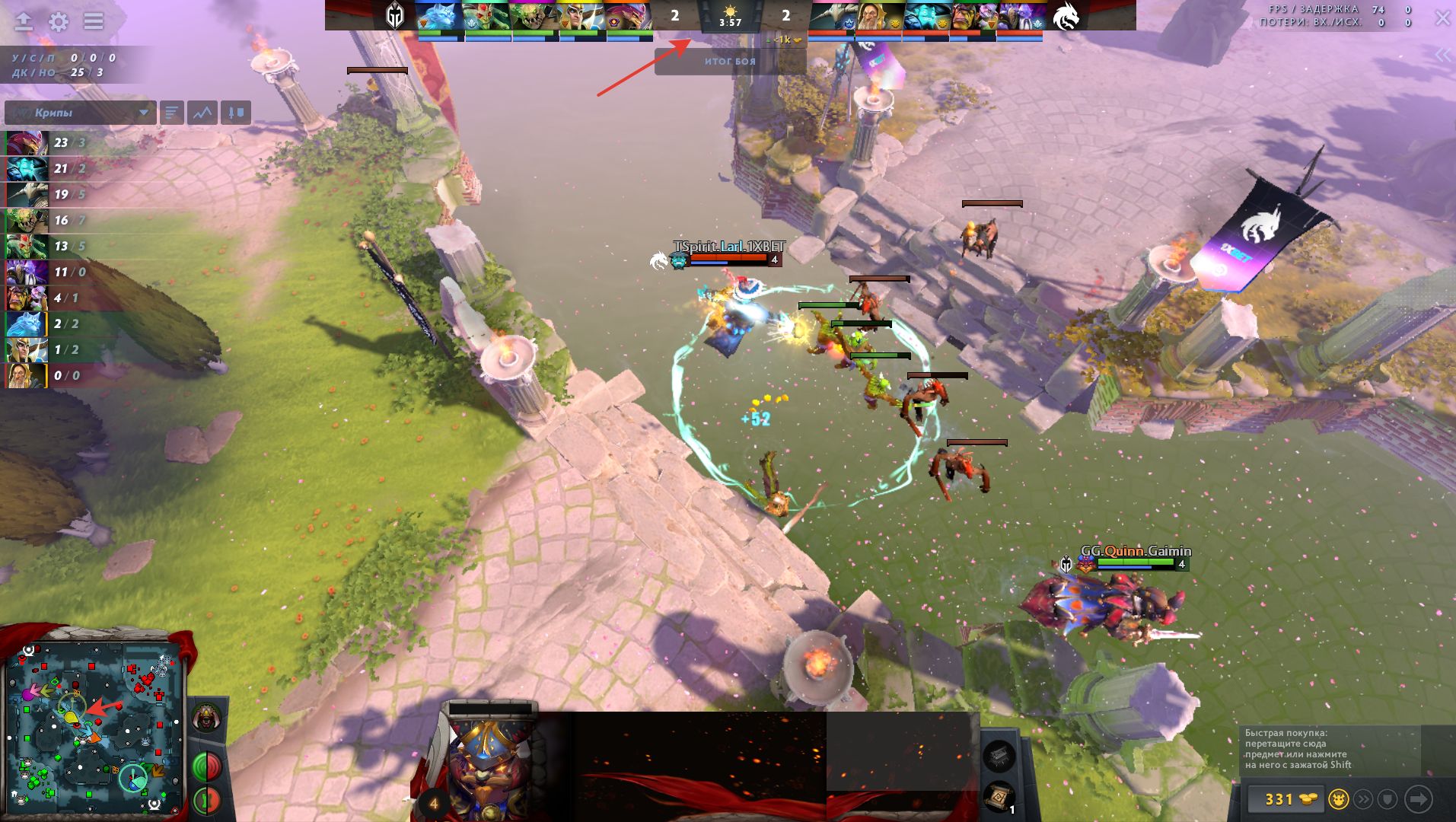
Task: Close the spectator view with X
Action: pos(1442,18)
